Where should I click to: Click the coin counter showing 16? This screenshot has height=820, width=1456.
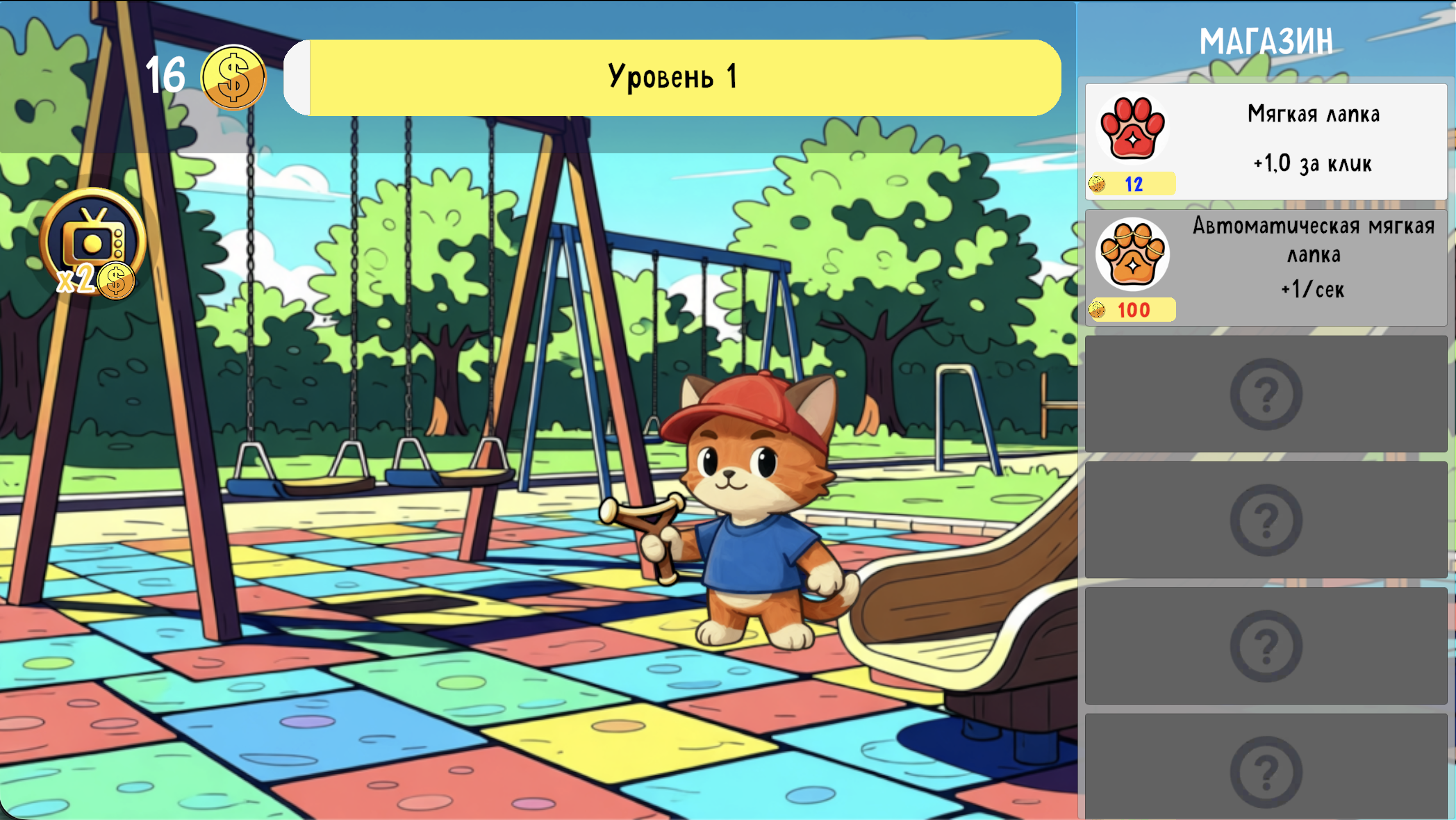click(164, 74)
